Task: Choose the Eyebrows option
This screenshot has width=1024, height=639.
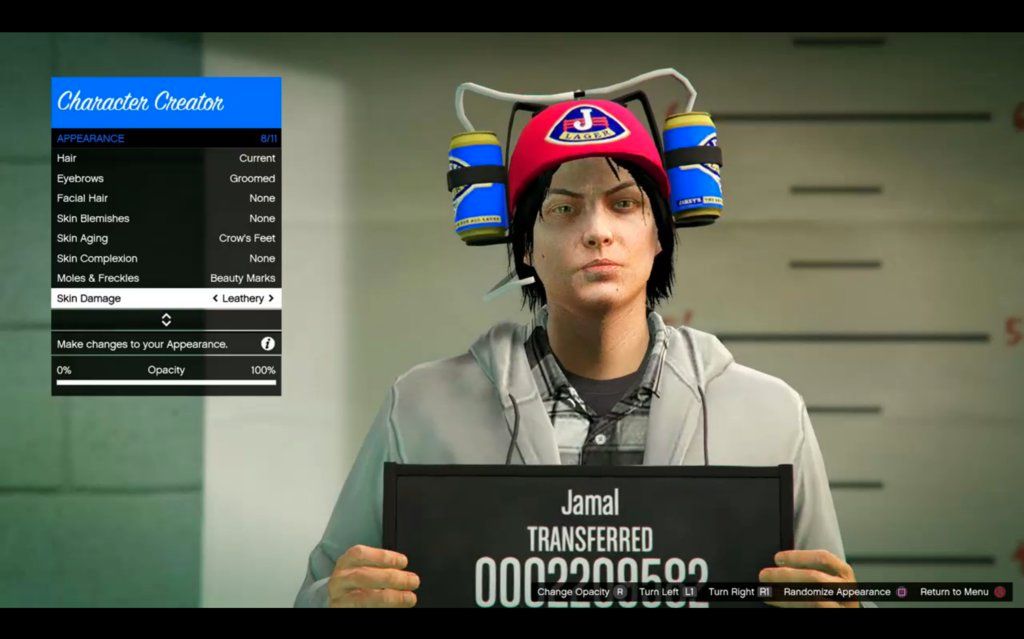Action: click(166, 178)
